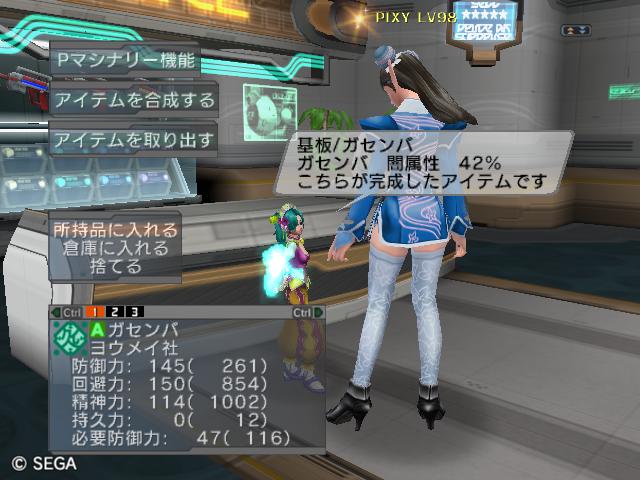Click the left arrow on the info panel
This screenshot has width=640, height=480.
56,313
